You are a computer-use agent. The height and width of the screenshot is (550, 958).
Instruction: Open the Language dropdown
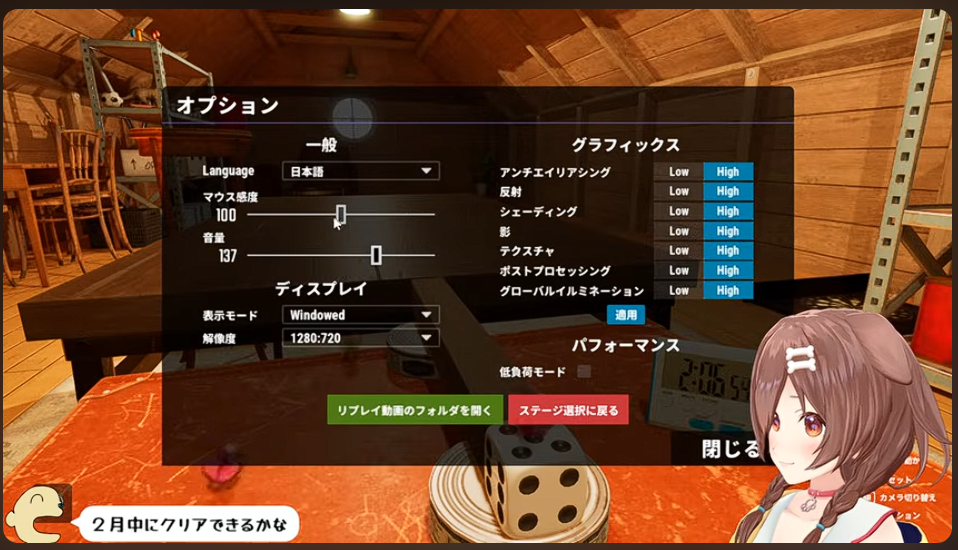point(360,171)
